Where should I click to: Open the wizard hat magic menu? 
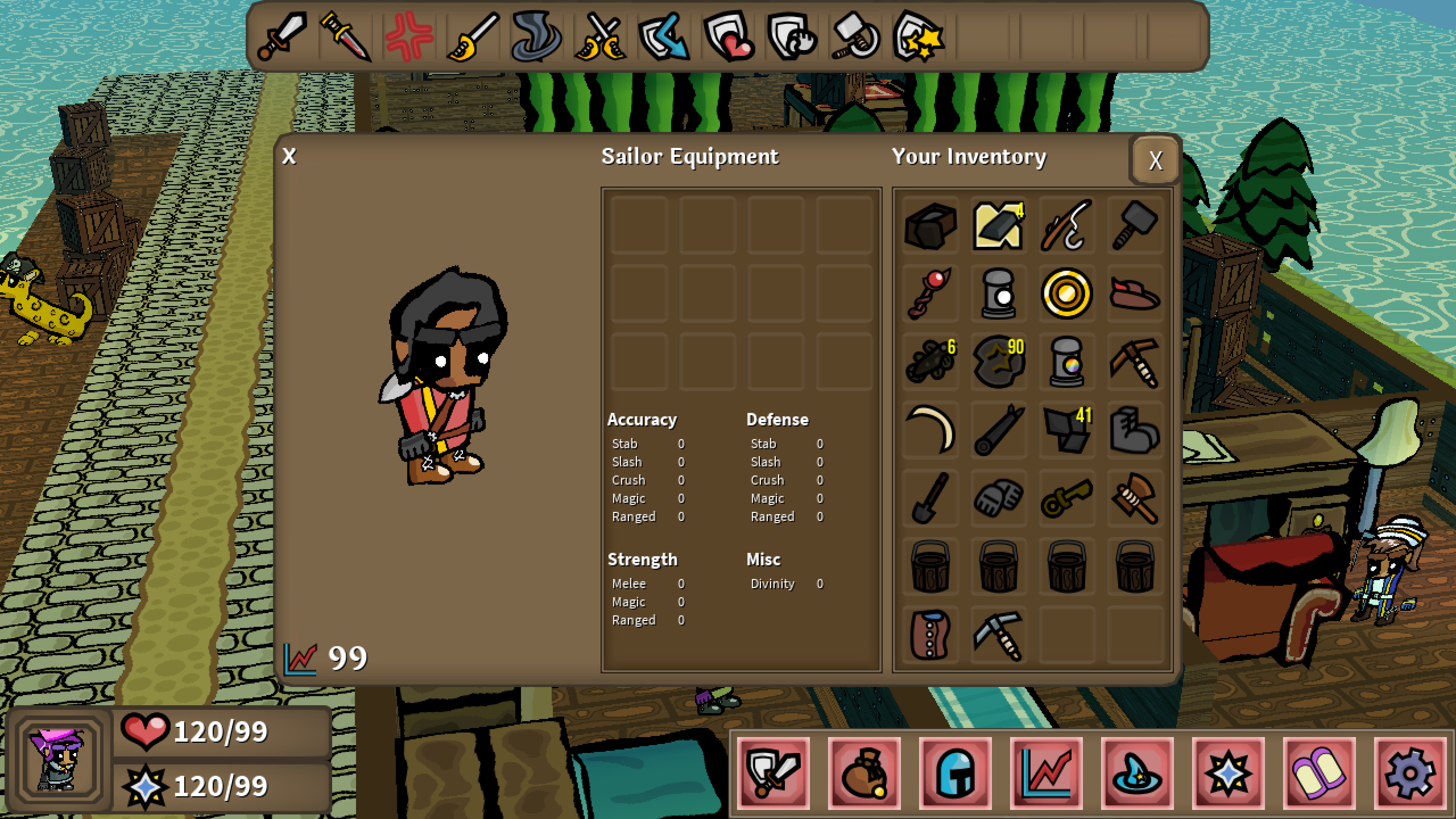point(1137,773)
